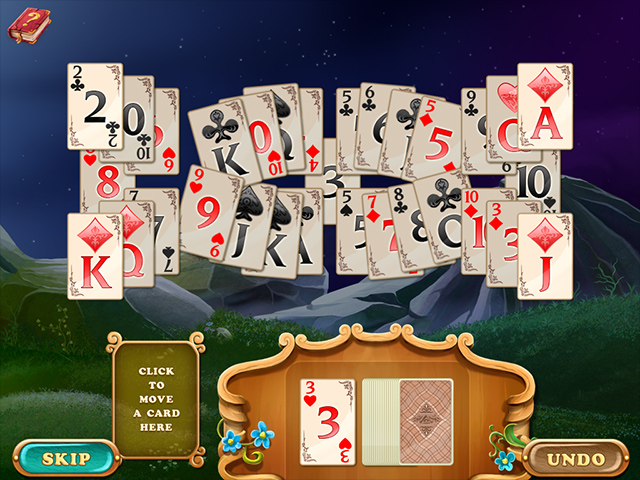Pick the Jack of diamonds card
This screenshot has height=480, width=640.
(x=544, y=256)
